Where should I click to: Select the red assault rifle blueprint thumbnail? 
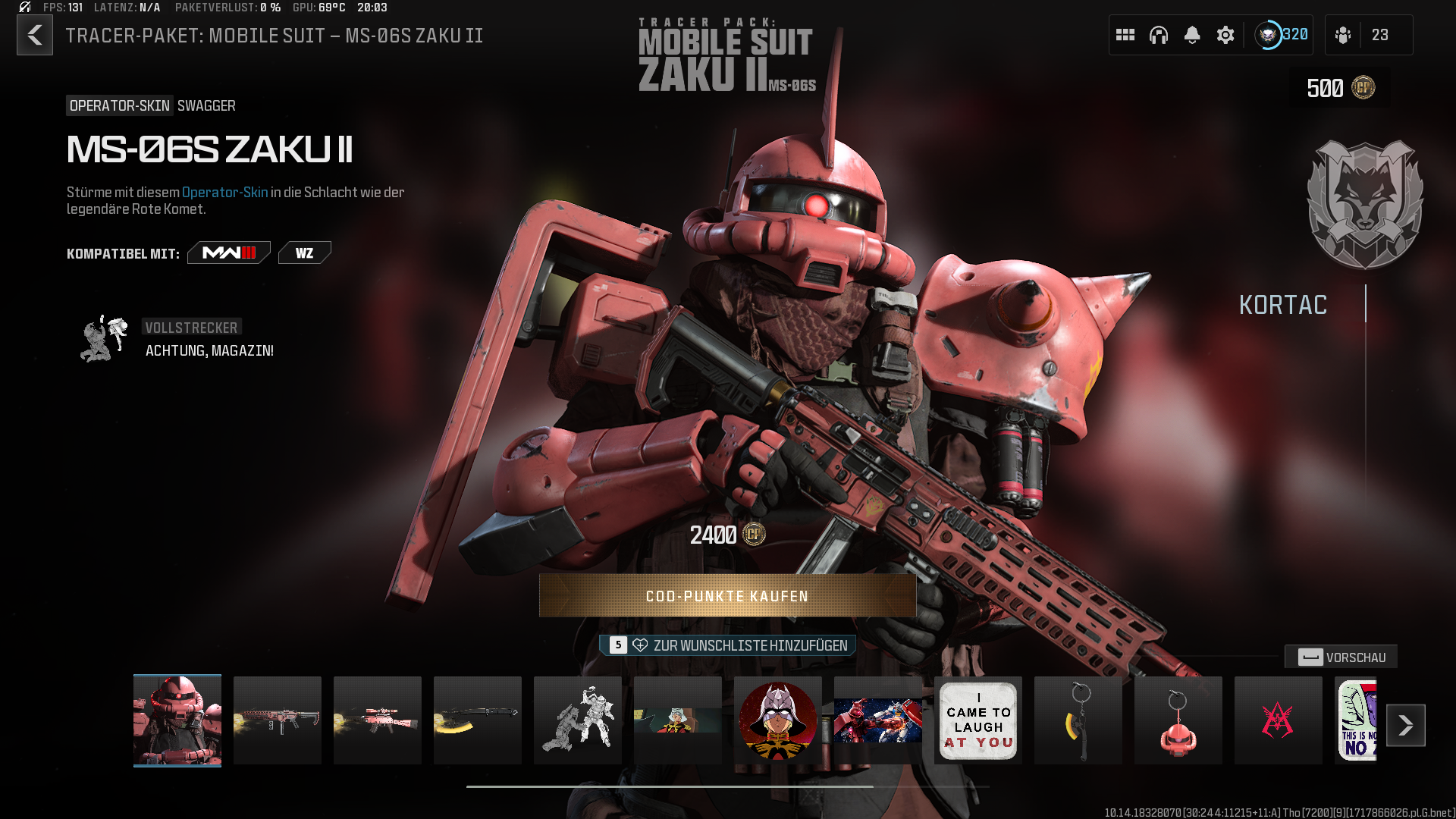278,720
